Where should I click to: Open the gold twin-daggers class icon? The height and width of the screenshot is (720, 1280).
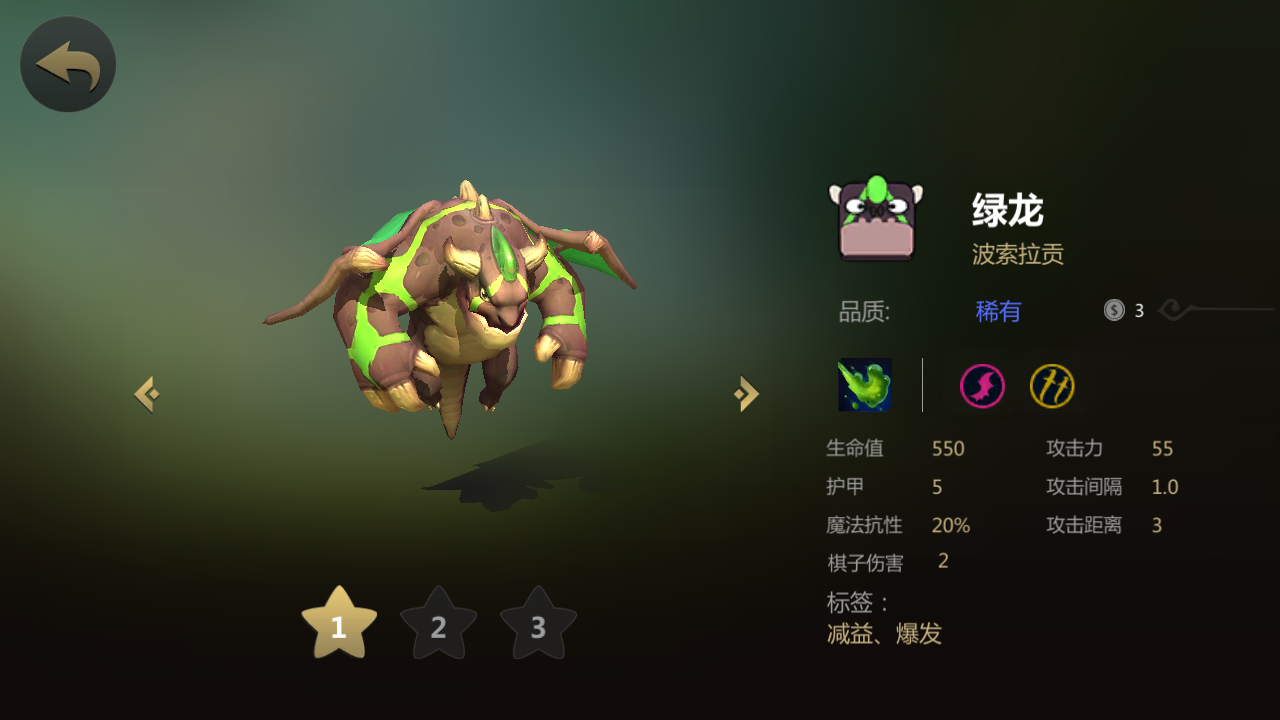(x=1052, y=385)
